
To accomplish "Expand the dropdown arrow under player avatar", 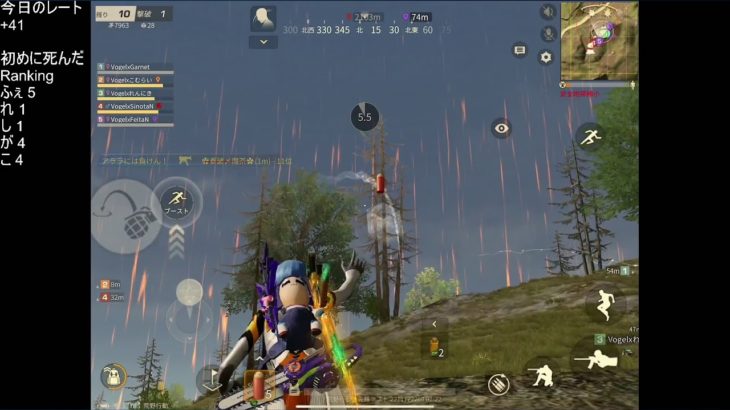I will (263, 42).
